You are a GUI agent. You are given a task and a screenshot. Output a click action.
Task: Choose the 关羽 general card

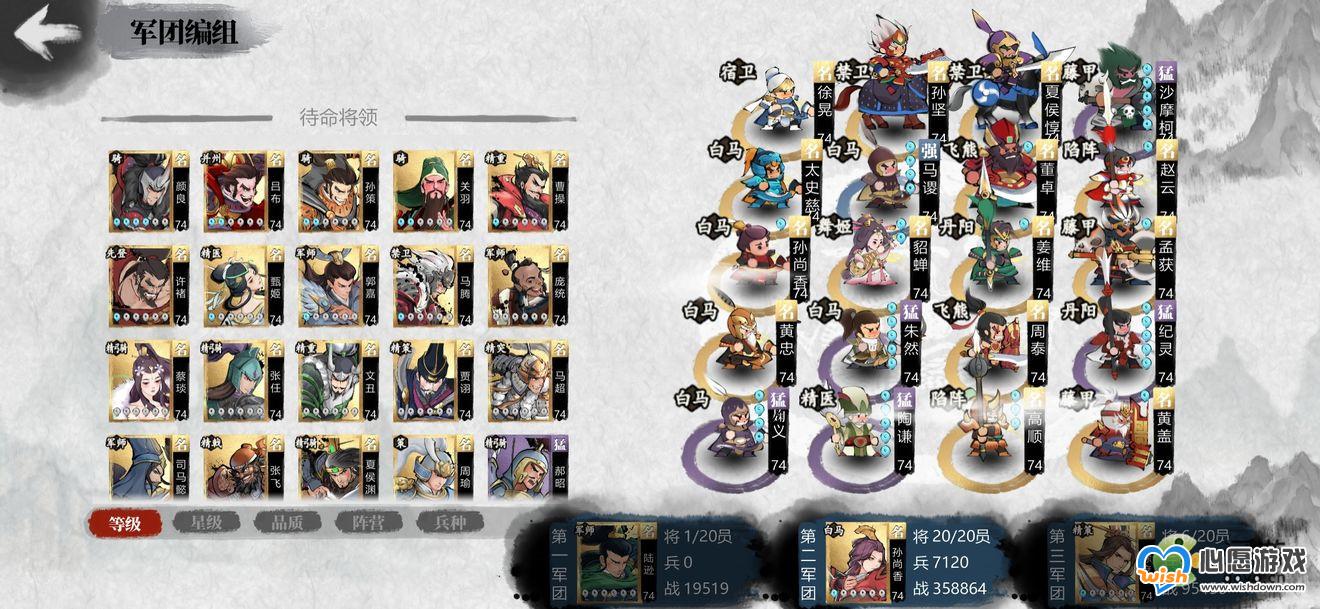432,191
